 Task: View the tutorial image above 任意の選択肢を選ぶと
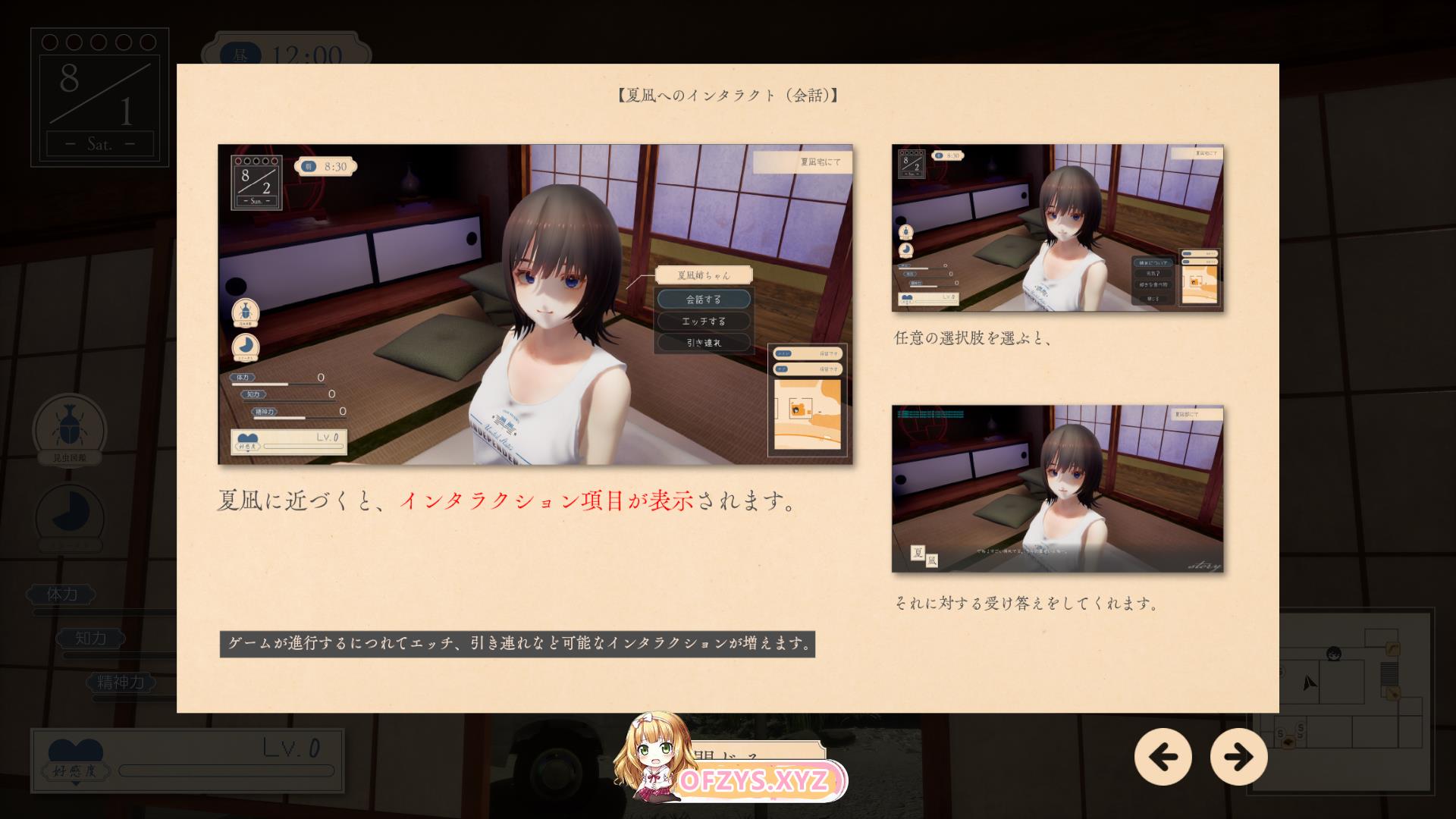point(1057,227)
